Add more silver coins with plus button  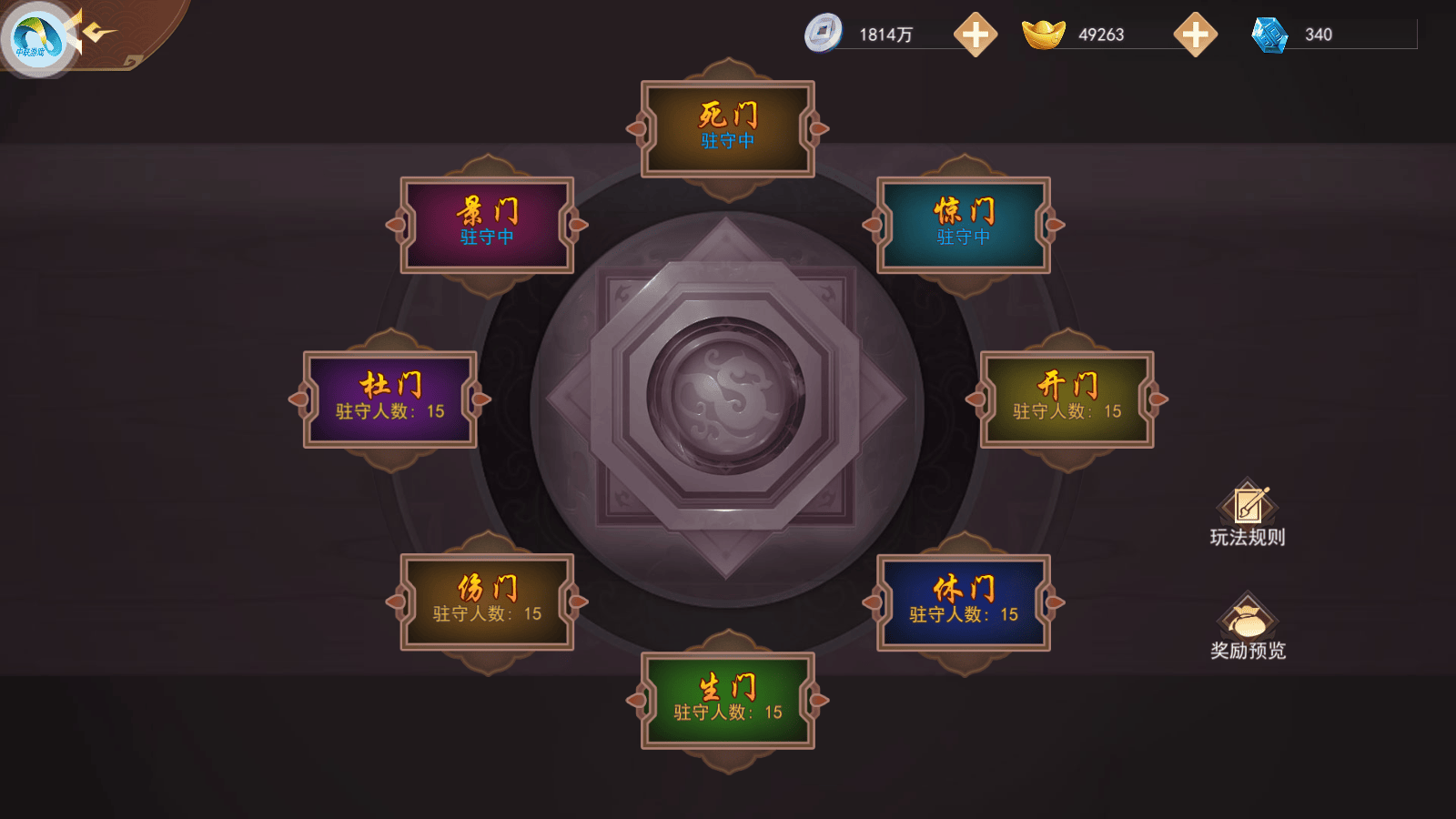click(x=975, y=35)
